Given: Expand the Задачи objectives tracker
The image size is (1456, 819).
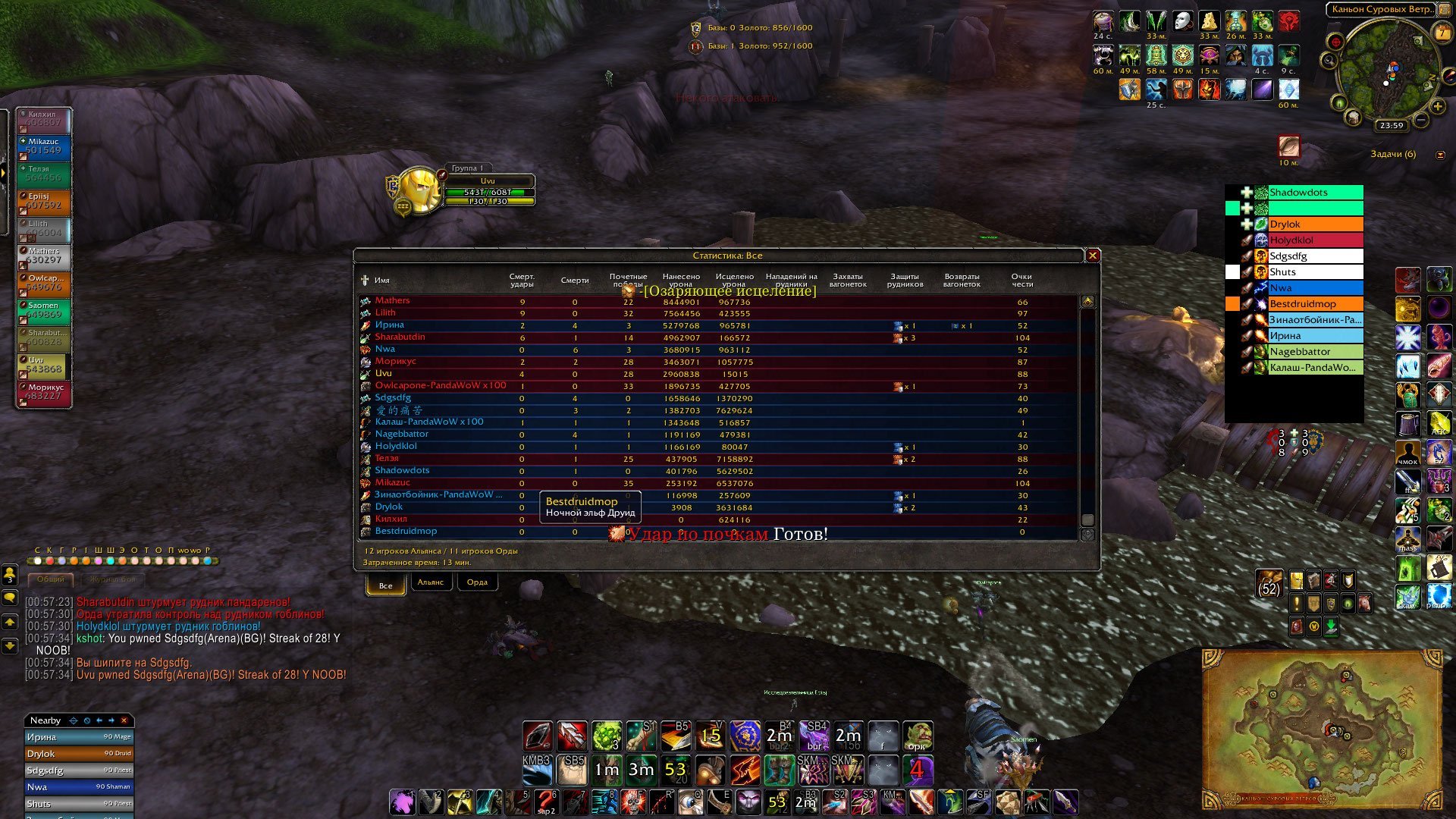Looking at the screenshot, I should (1440, 155).
